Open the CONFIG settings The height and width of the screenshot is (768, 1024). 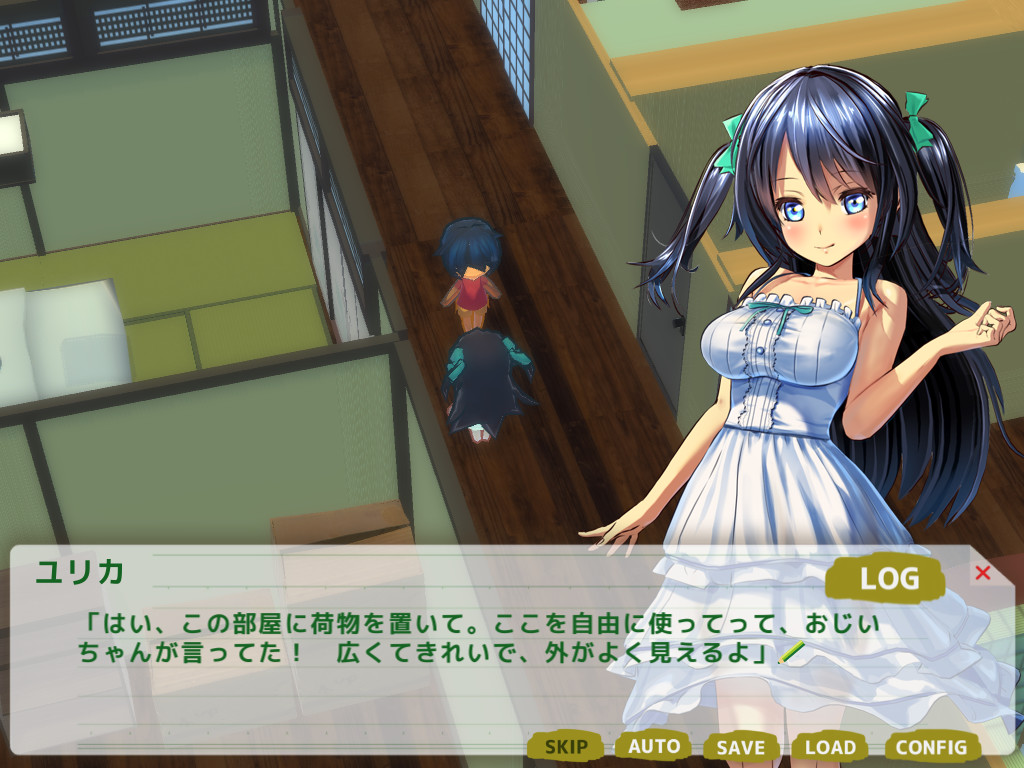(931, 747)
